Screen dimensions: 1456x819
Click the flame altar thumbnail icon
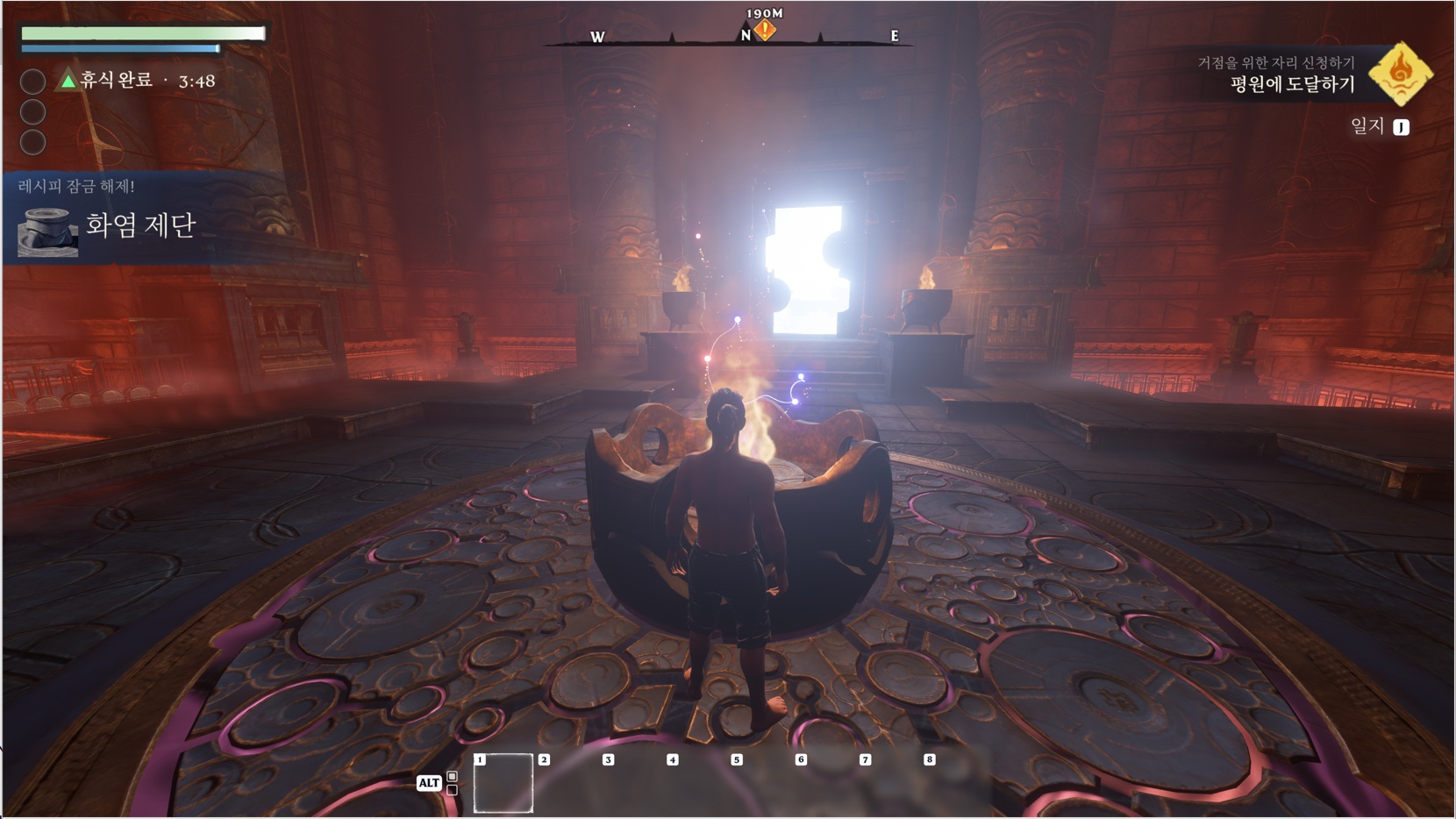(x=47, y=232)
